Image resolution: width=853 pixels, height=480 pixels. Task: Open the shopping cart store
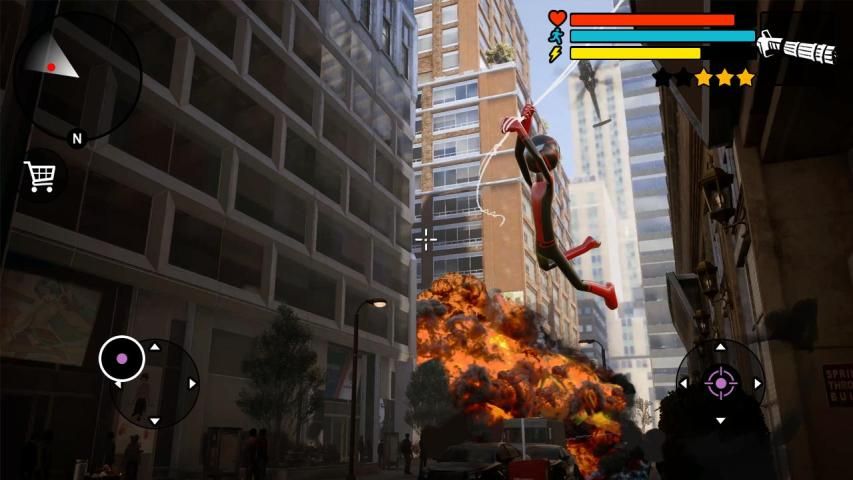41,177
